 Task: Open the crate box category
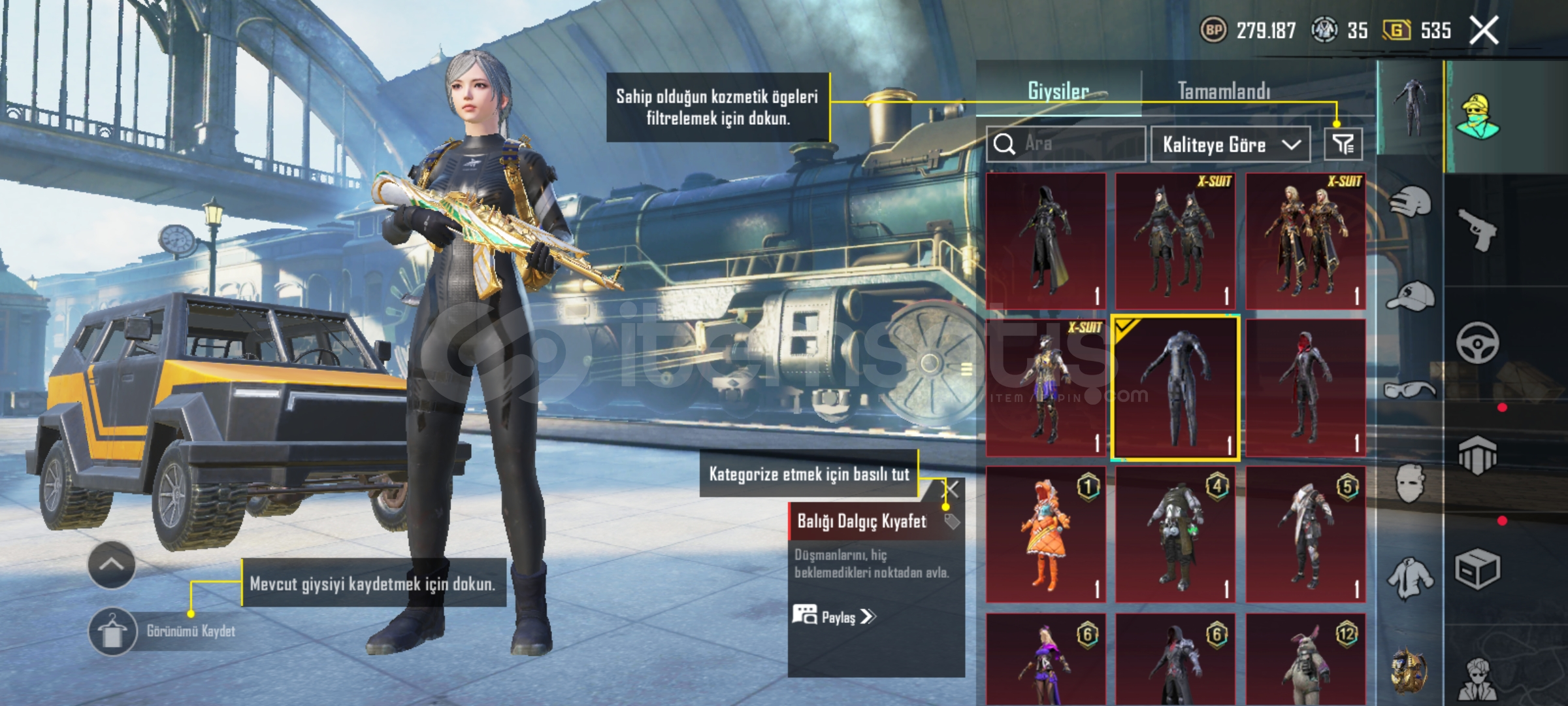pyautogui.click(x=1478, y=570)
